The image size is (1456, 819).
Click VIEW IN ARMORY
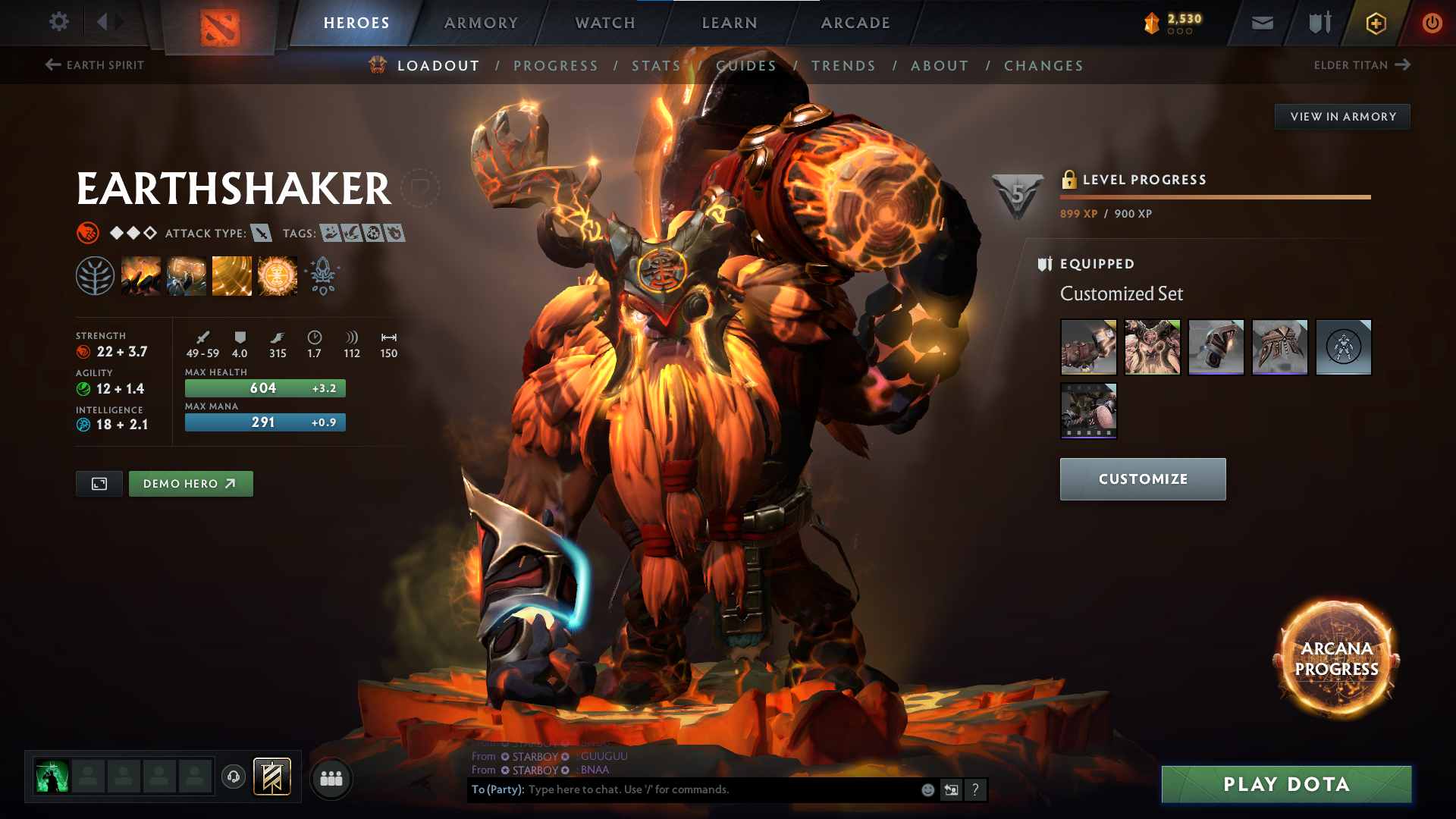coord(1342,116)
